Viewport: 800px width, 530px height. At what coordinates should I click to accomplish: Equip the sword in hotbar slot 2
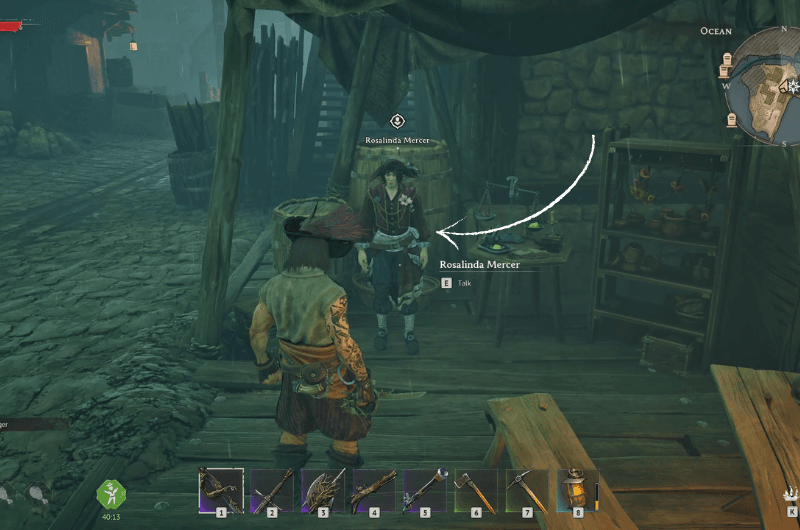point(272,490)
